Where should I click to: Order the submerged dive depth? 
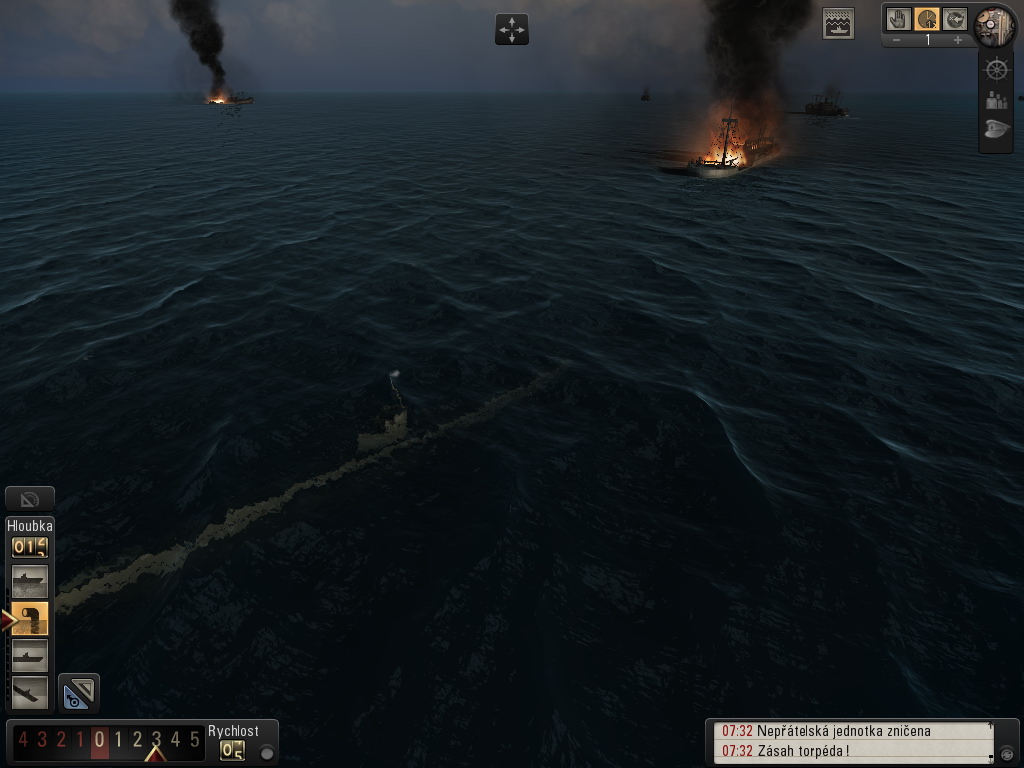tap(29, 655)
